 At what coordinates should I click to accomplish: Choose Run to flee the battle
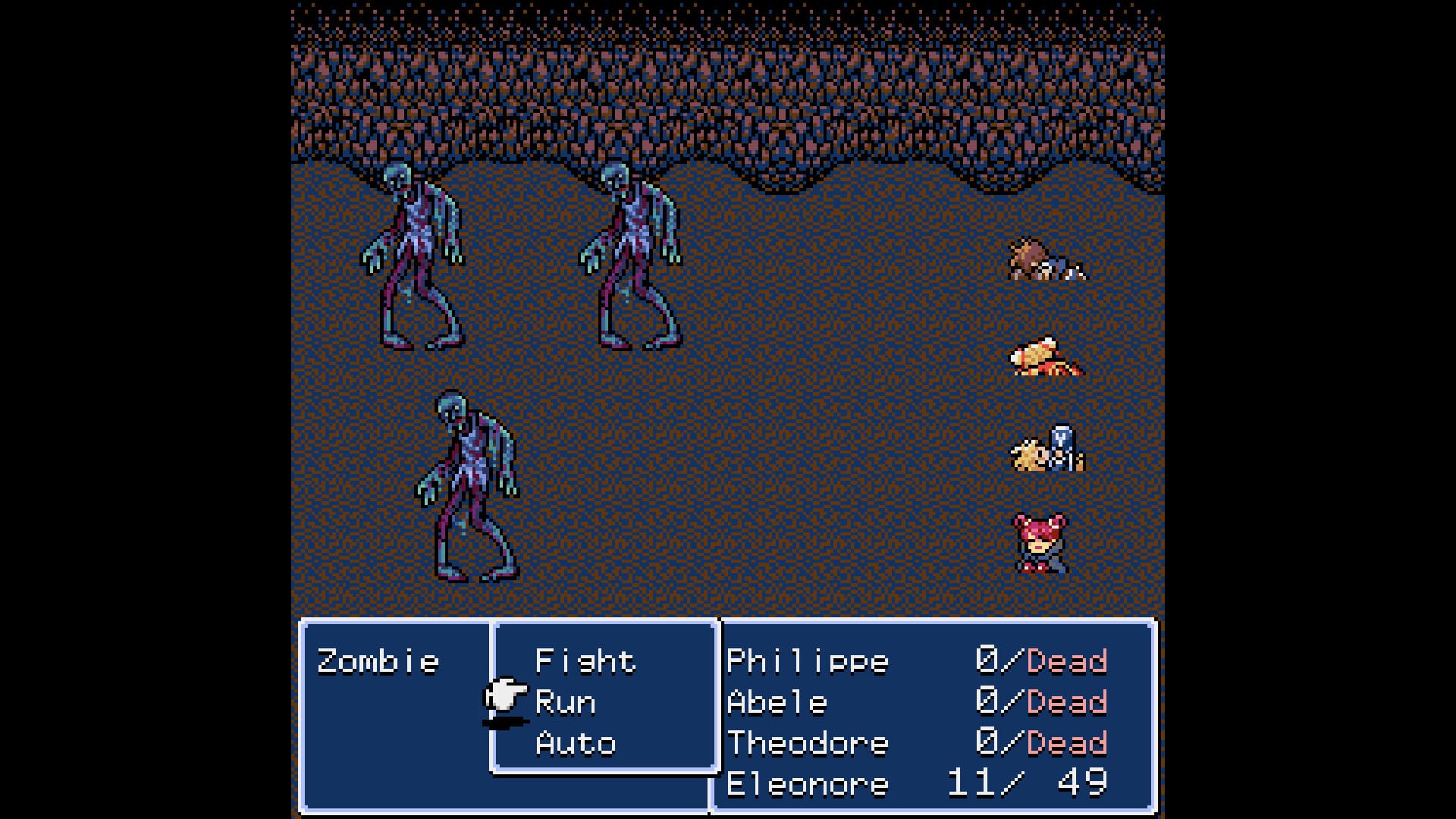[x=565, y=701]
